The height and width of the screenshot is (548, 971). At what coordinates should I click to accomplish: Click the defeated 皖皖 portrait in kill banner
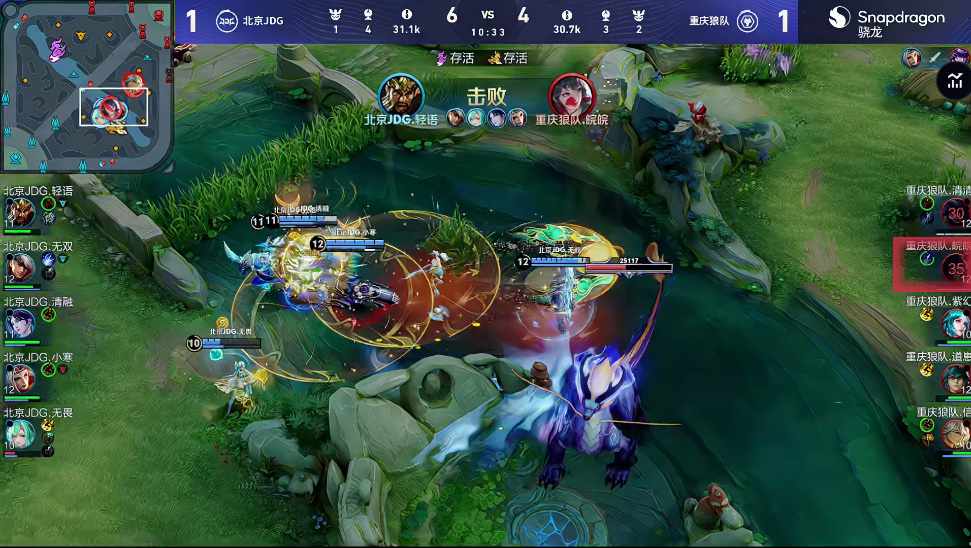click(571, 95)
